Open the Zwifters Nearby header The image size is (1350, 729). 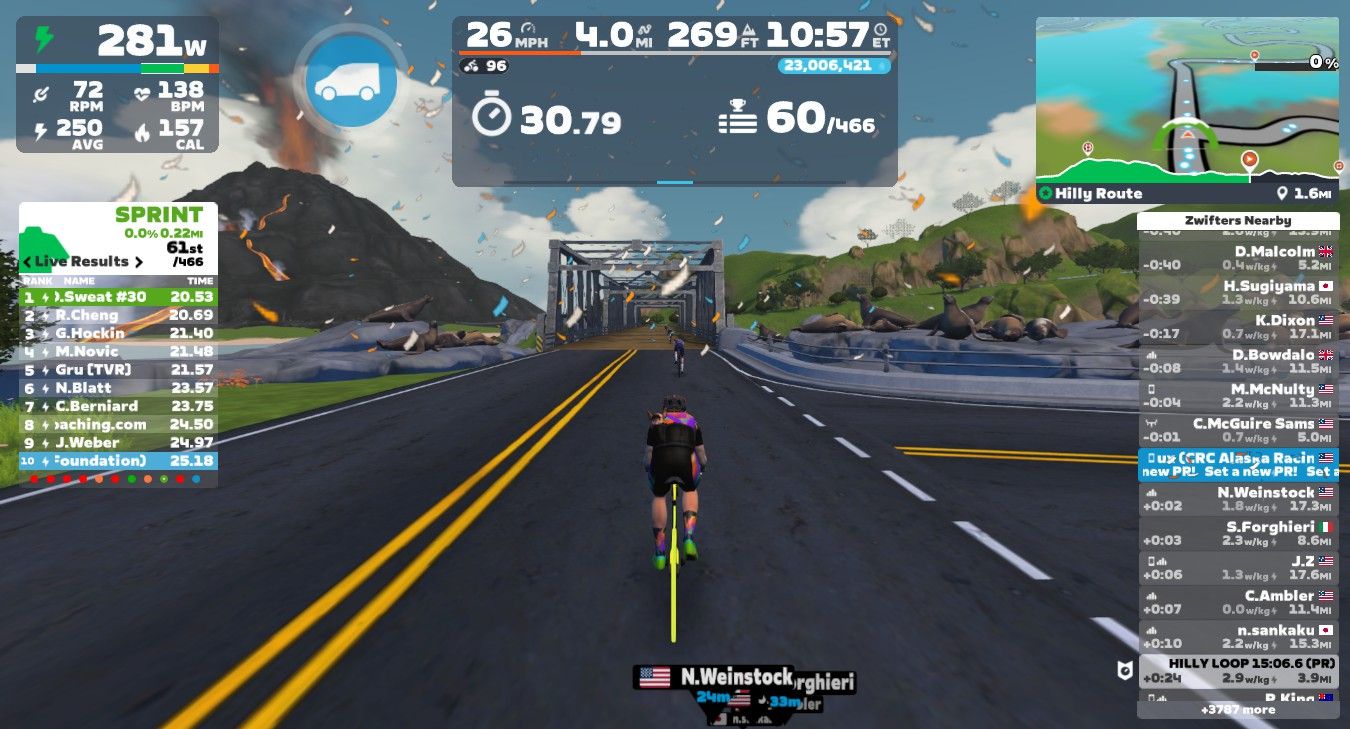[1238, 220]
